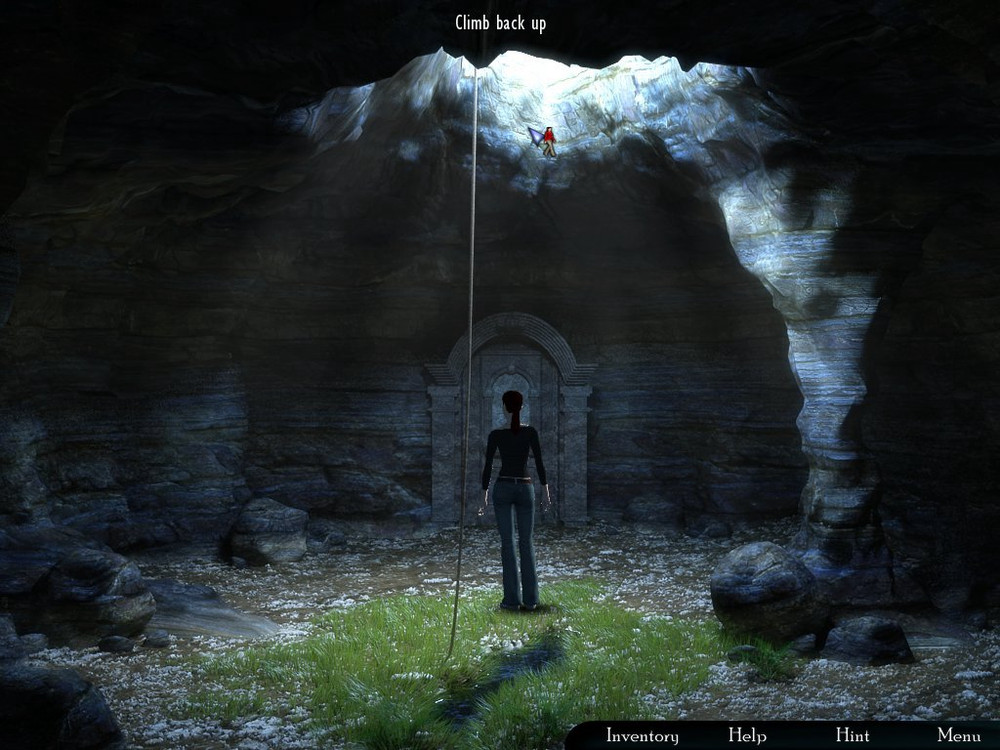The height and width of the screenshot is (750, 1000).
Task: Open the game Menu
Action: click(958, 736)
